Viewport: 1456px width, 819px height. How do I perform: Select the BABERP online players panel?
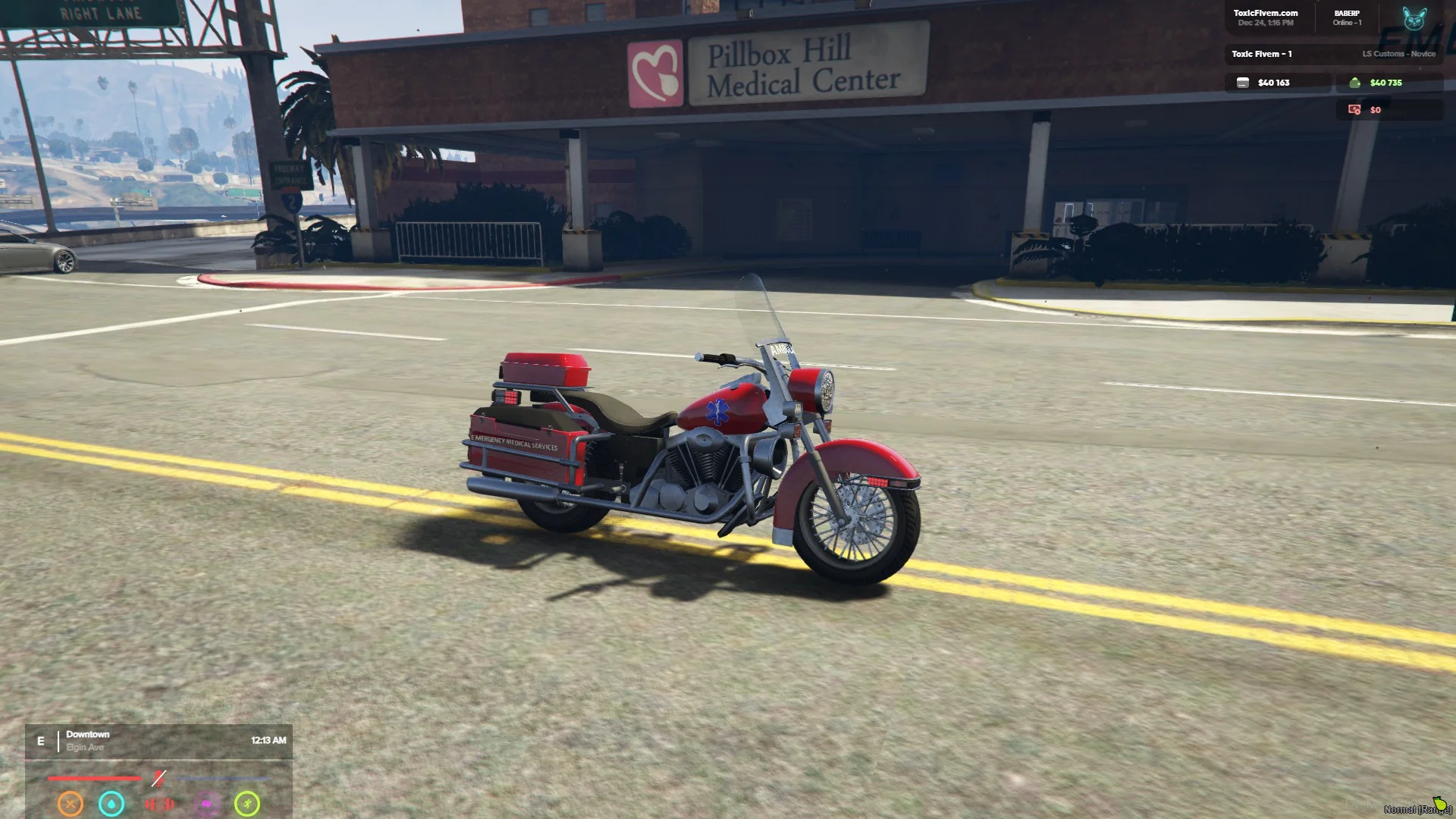coord(1347,17)
